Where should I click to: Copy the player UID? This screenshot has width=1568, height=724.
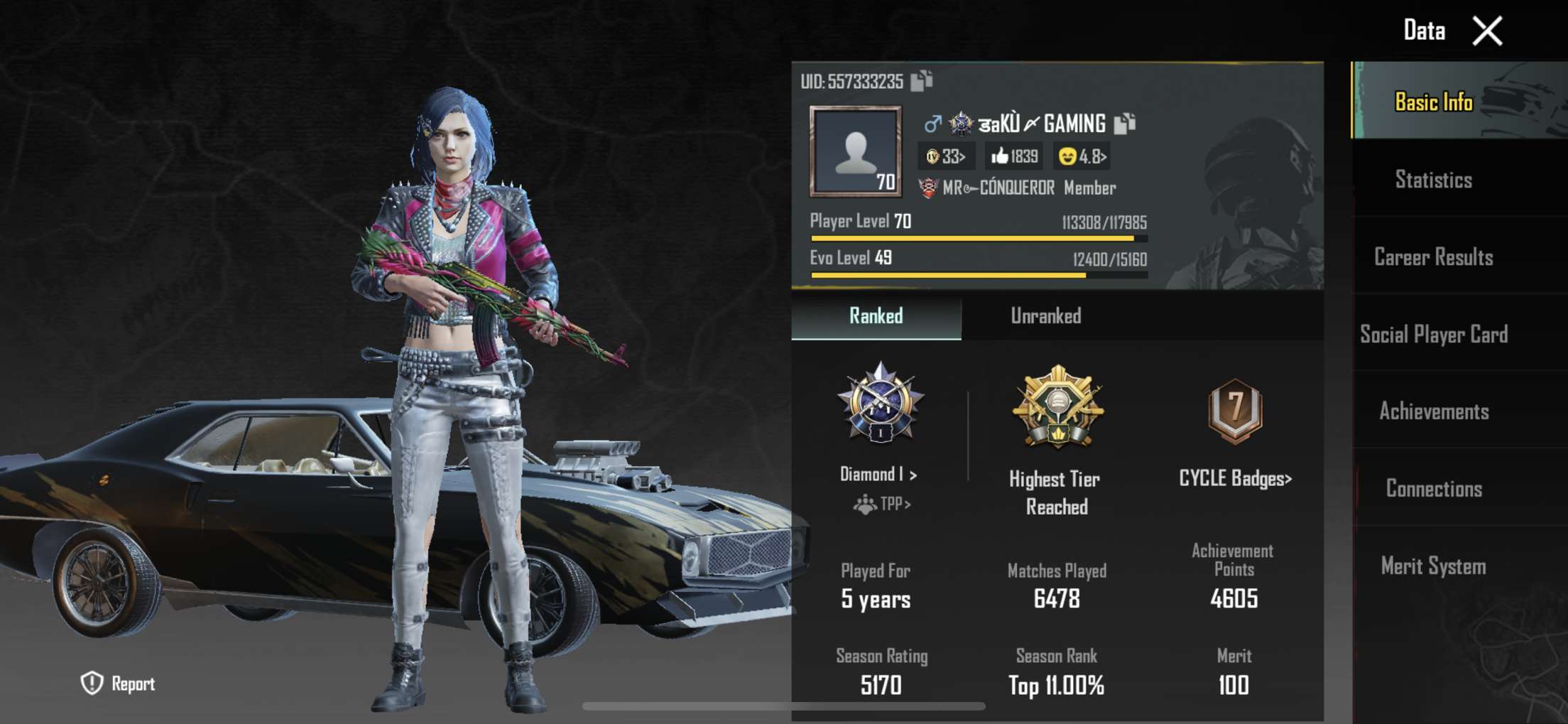(x=922, y=81)
